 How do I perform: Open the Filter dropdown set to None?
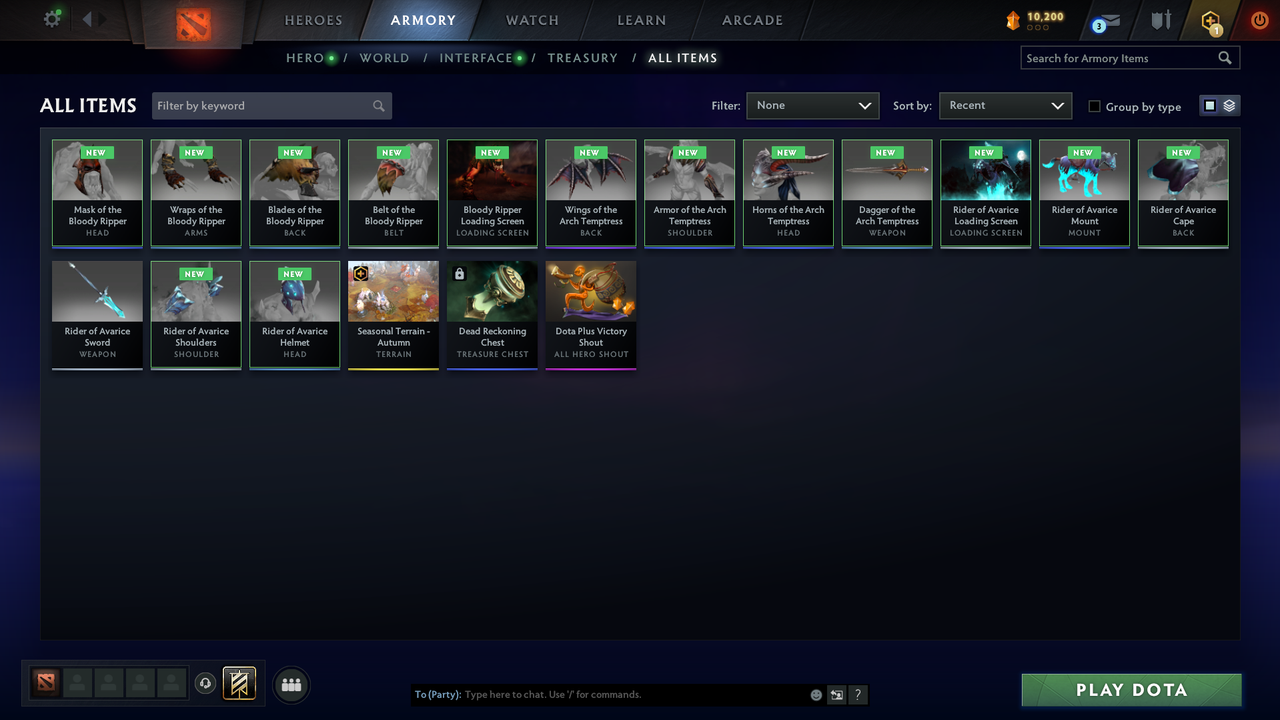click(812, 105)
